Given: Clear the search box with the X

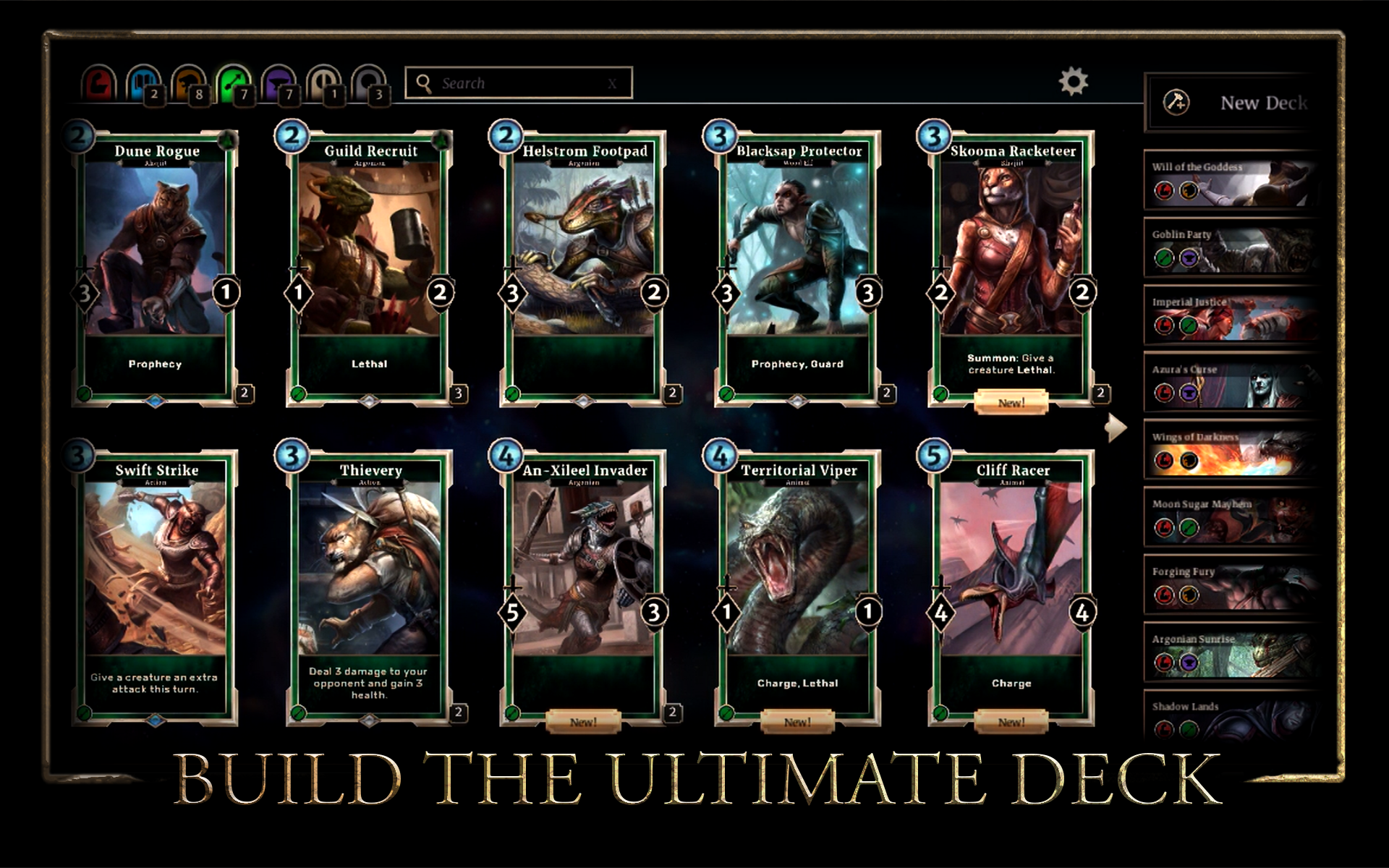Looking at the screenshot, I should (611, 82).
